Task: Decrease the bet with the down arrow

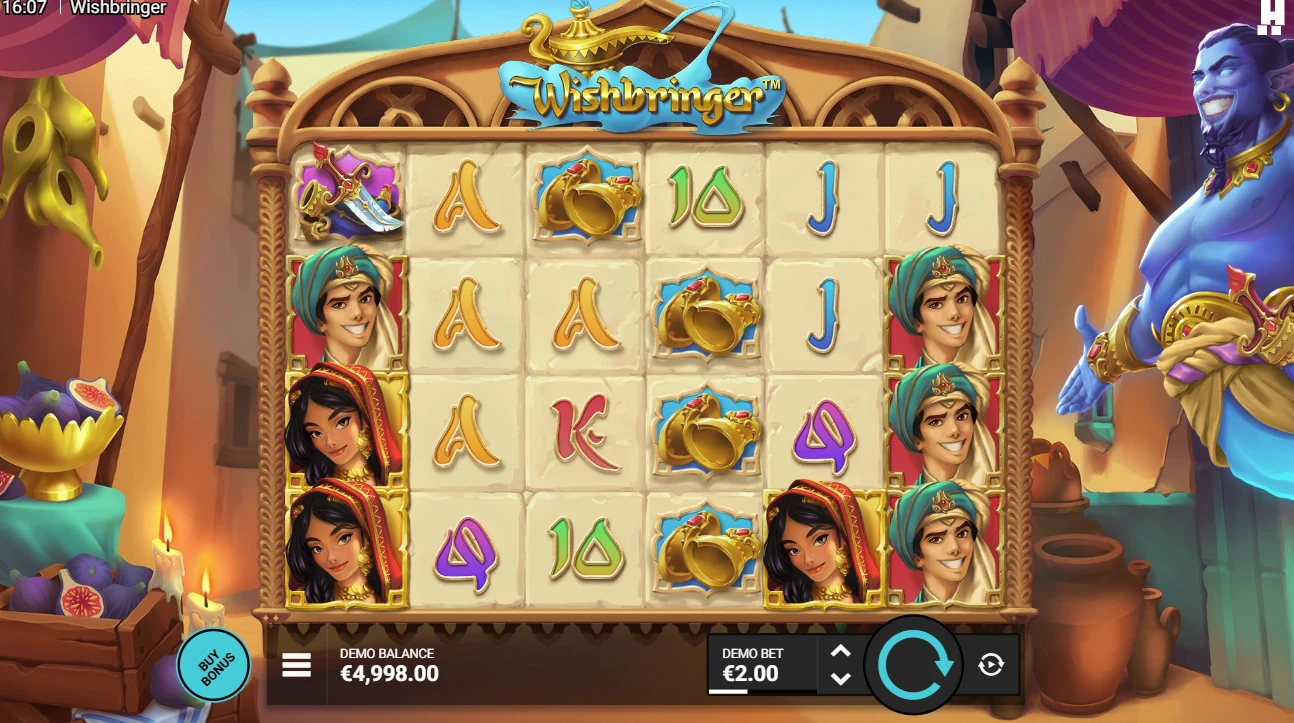Action: tap(839, 679)
